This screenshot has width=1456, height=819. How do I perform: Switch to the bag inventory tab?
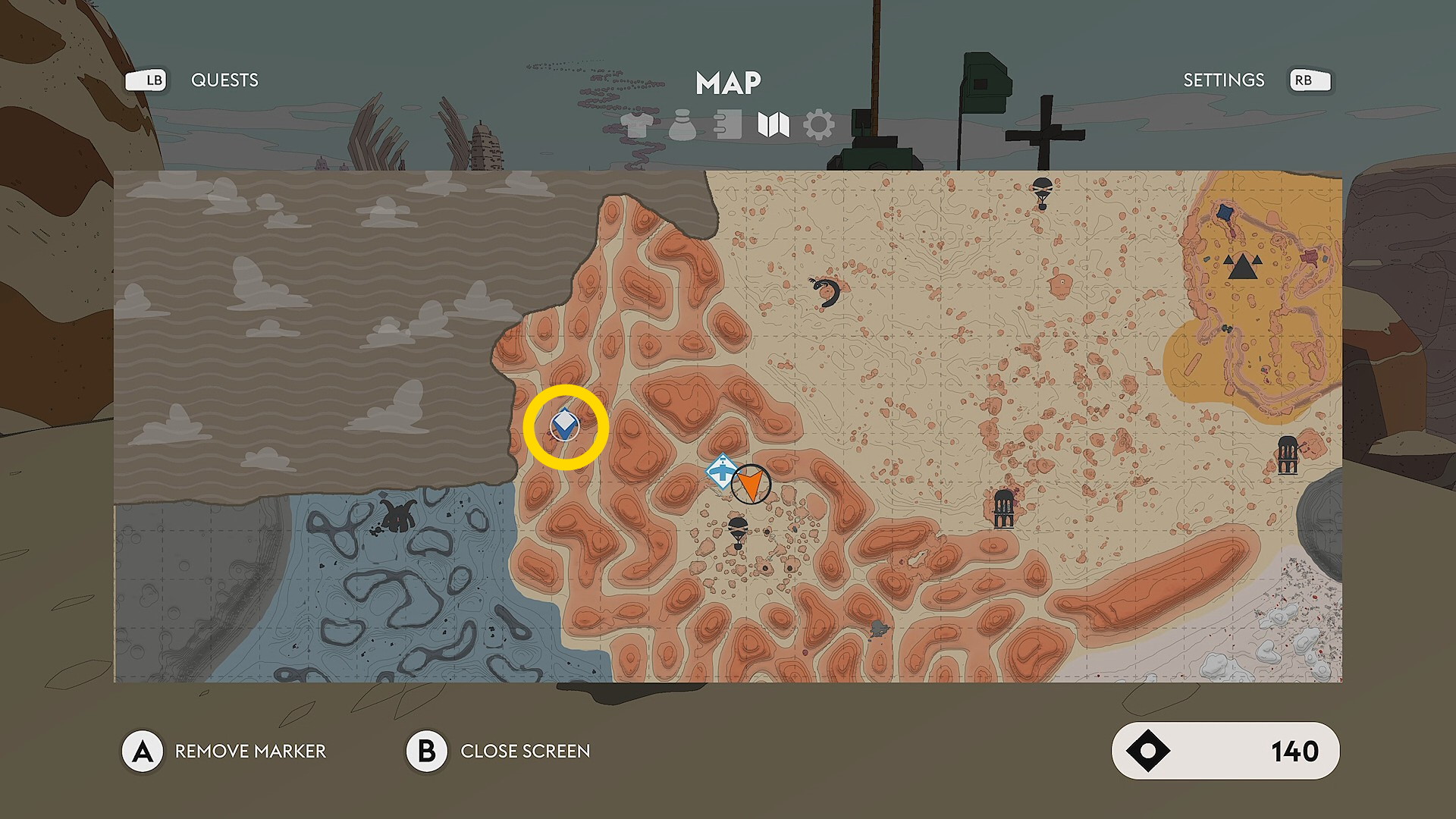[682, 125]
